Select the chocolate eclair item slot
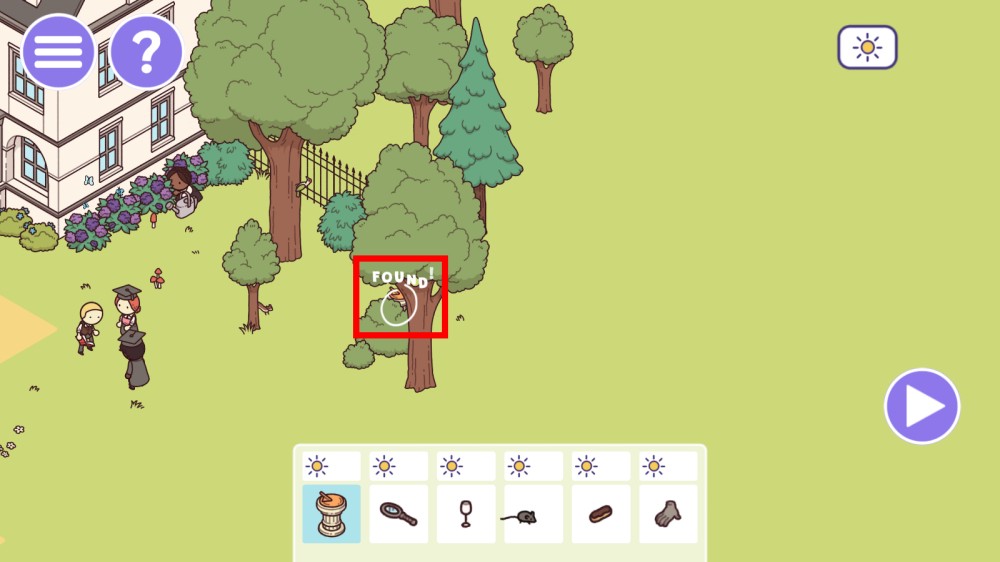The image size is (1000, 562). point(600,514)
